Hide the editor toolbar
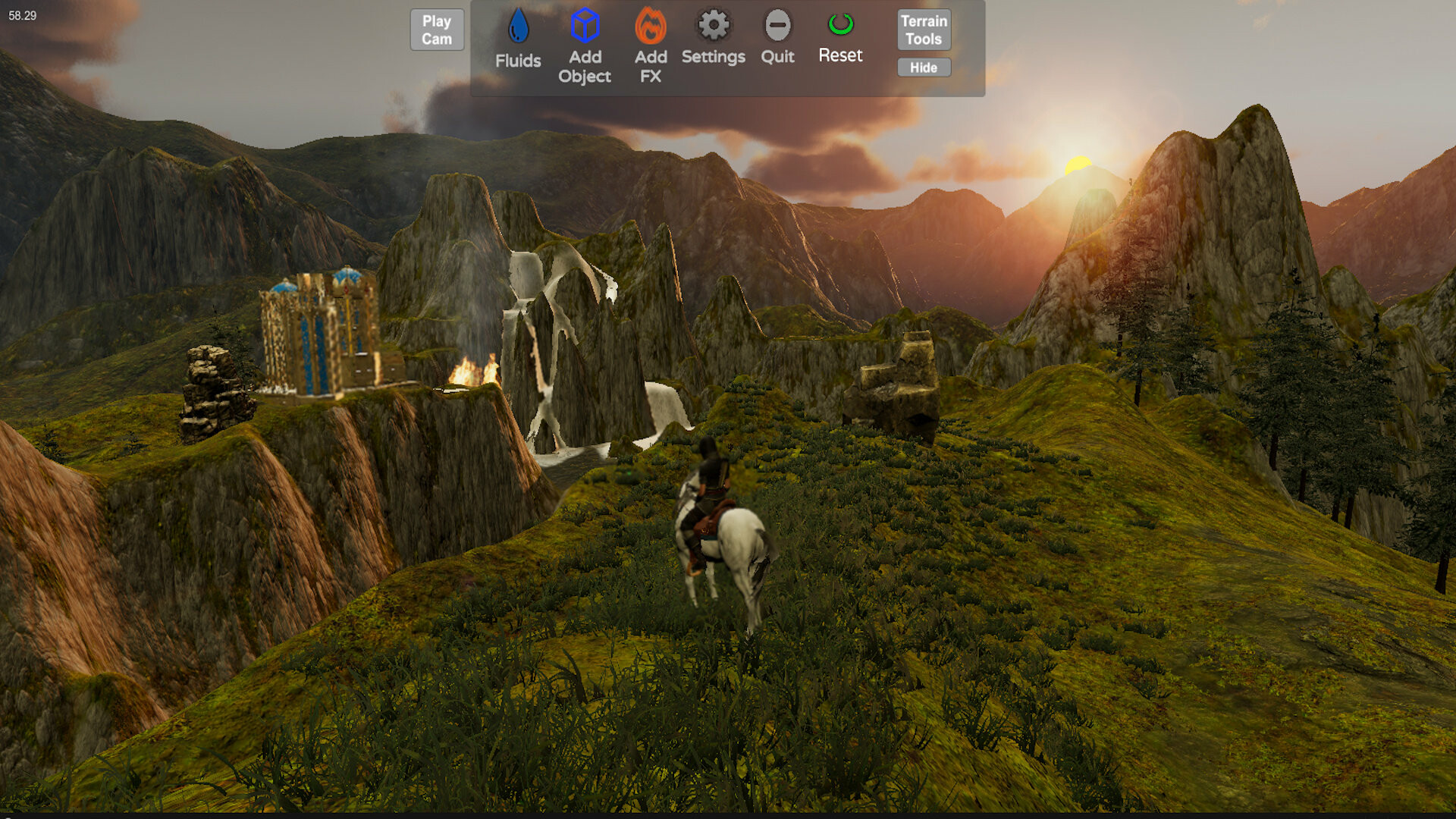Screen dimensions: 1456x819 pos(923,67)
